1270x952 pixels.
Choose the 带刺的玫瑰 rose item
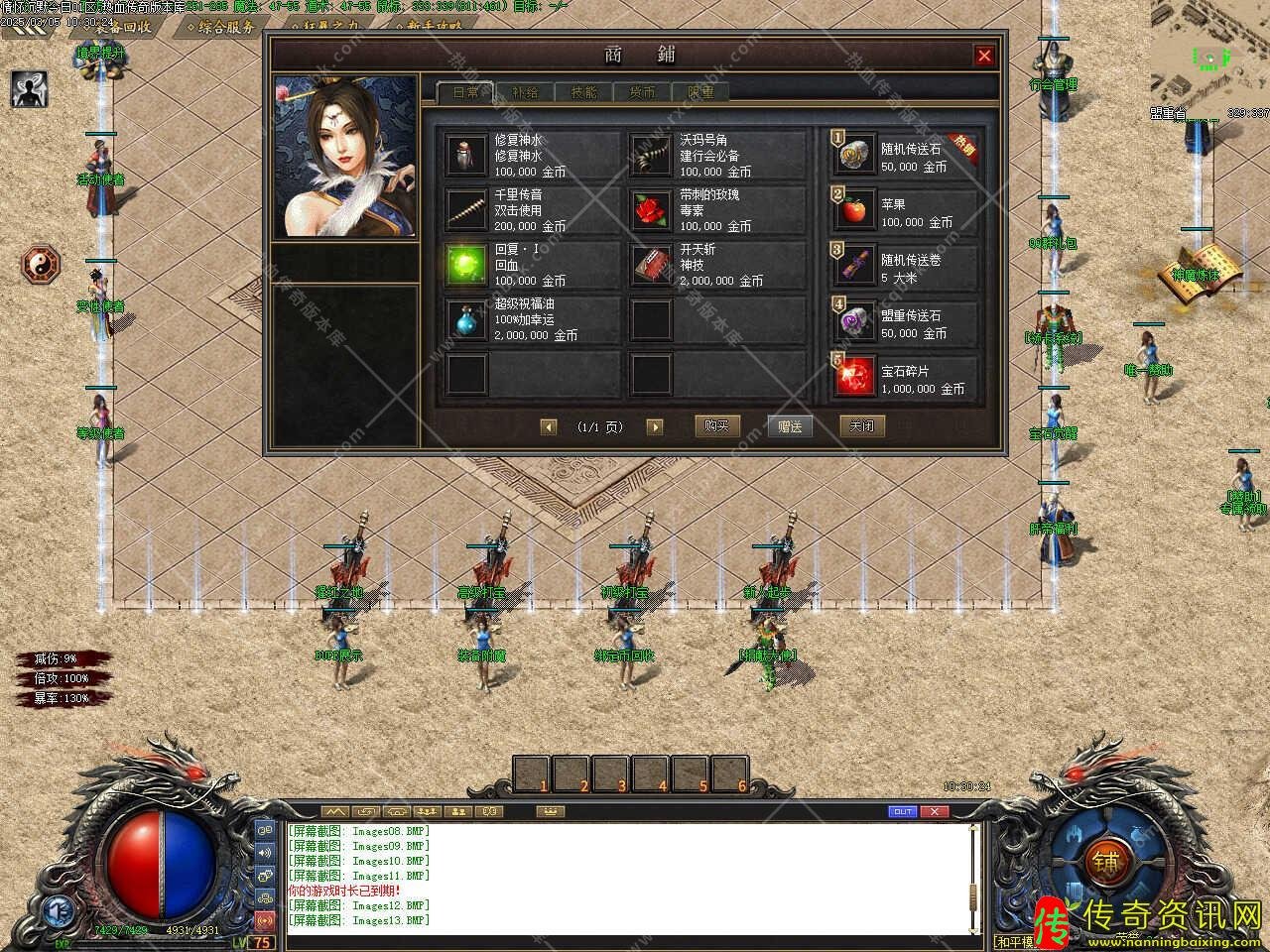(651, 210)
